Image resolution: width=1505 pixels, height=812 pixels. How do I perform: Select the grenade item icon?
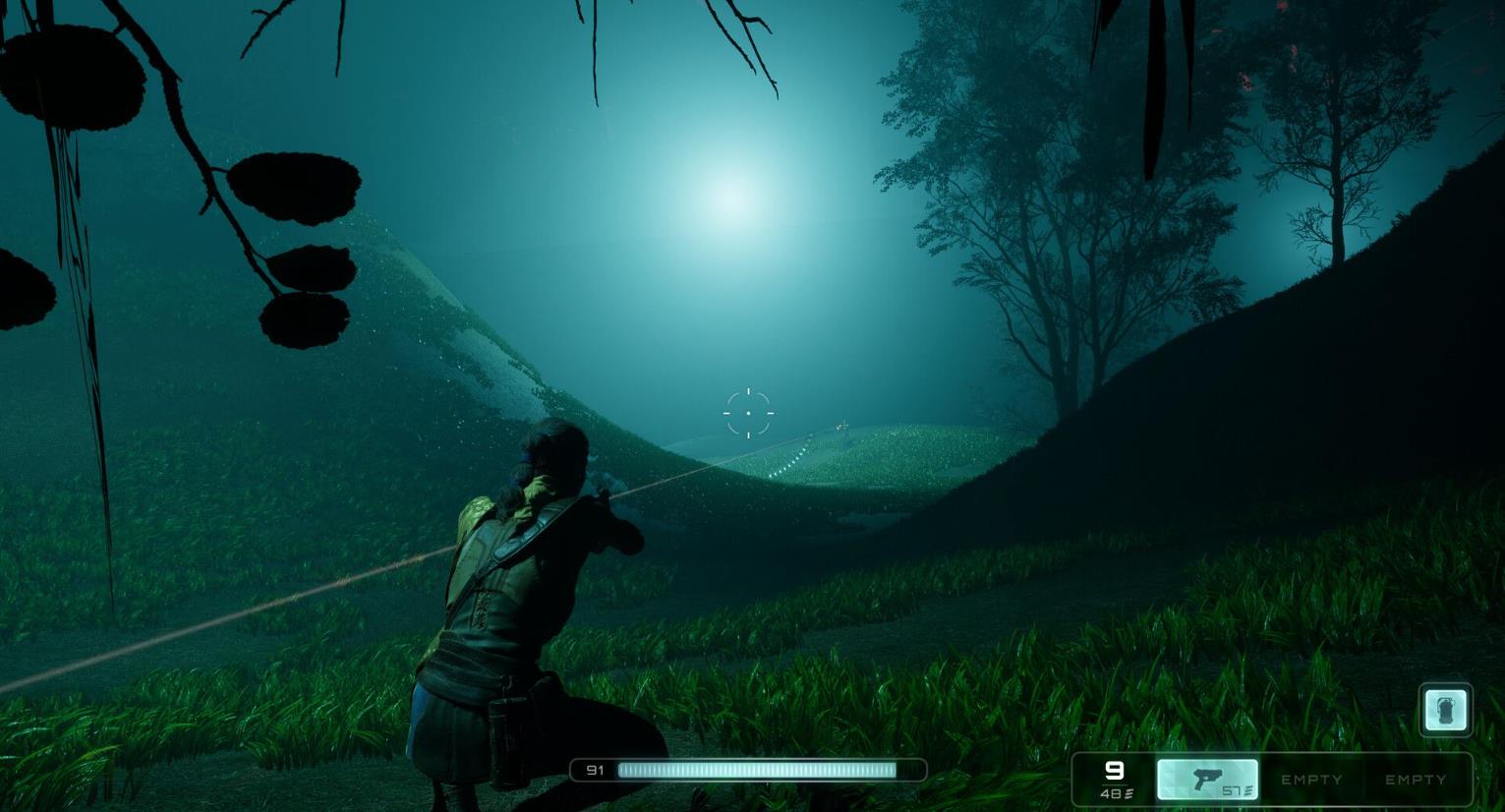pos(1445,710)
